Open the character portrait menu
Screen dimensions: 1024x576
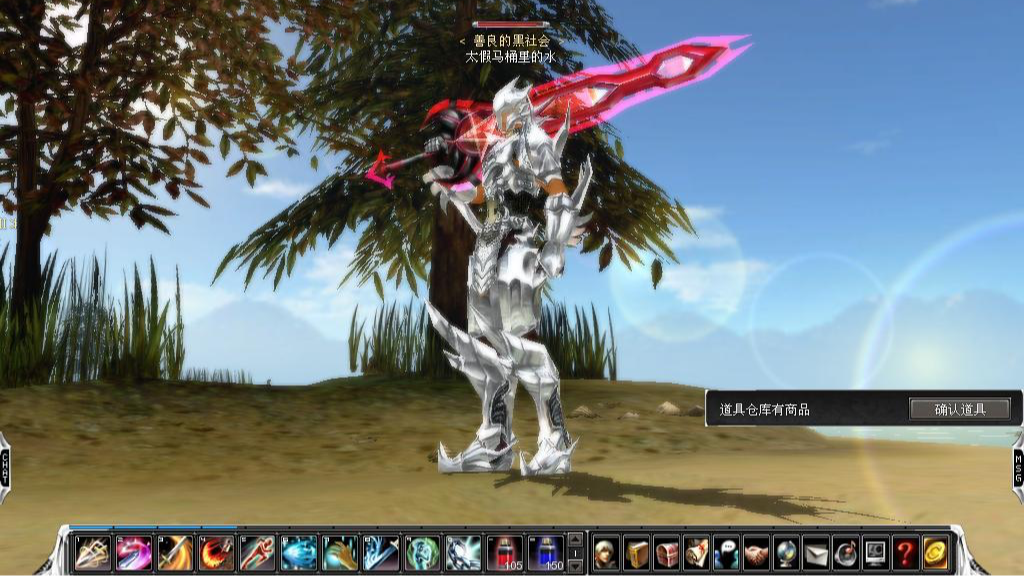tap(606, 552)
